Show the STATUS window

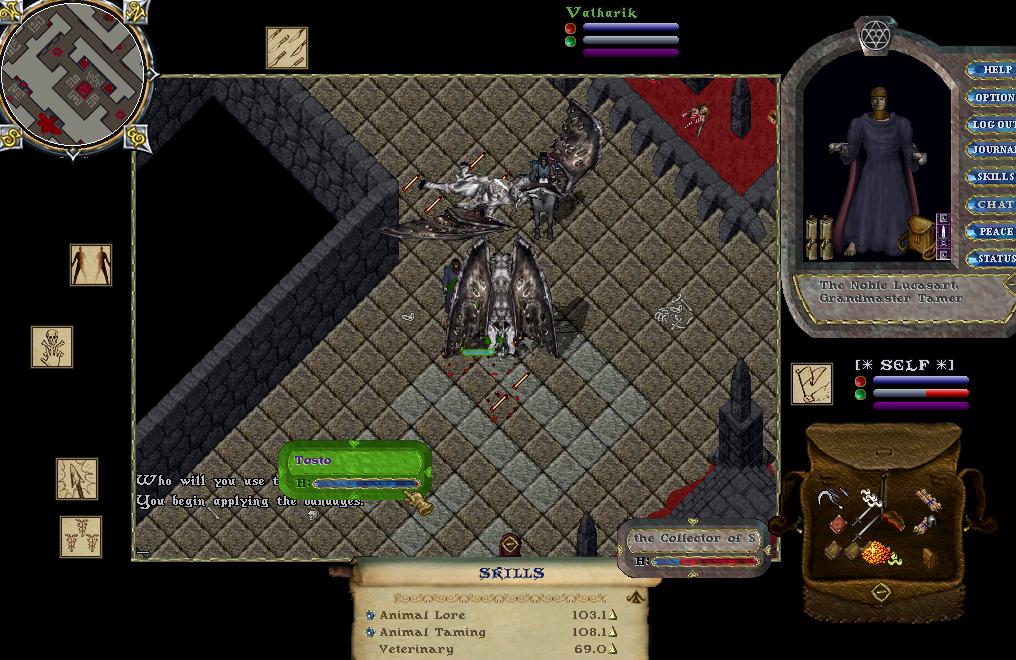994,258
